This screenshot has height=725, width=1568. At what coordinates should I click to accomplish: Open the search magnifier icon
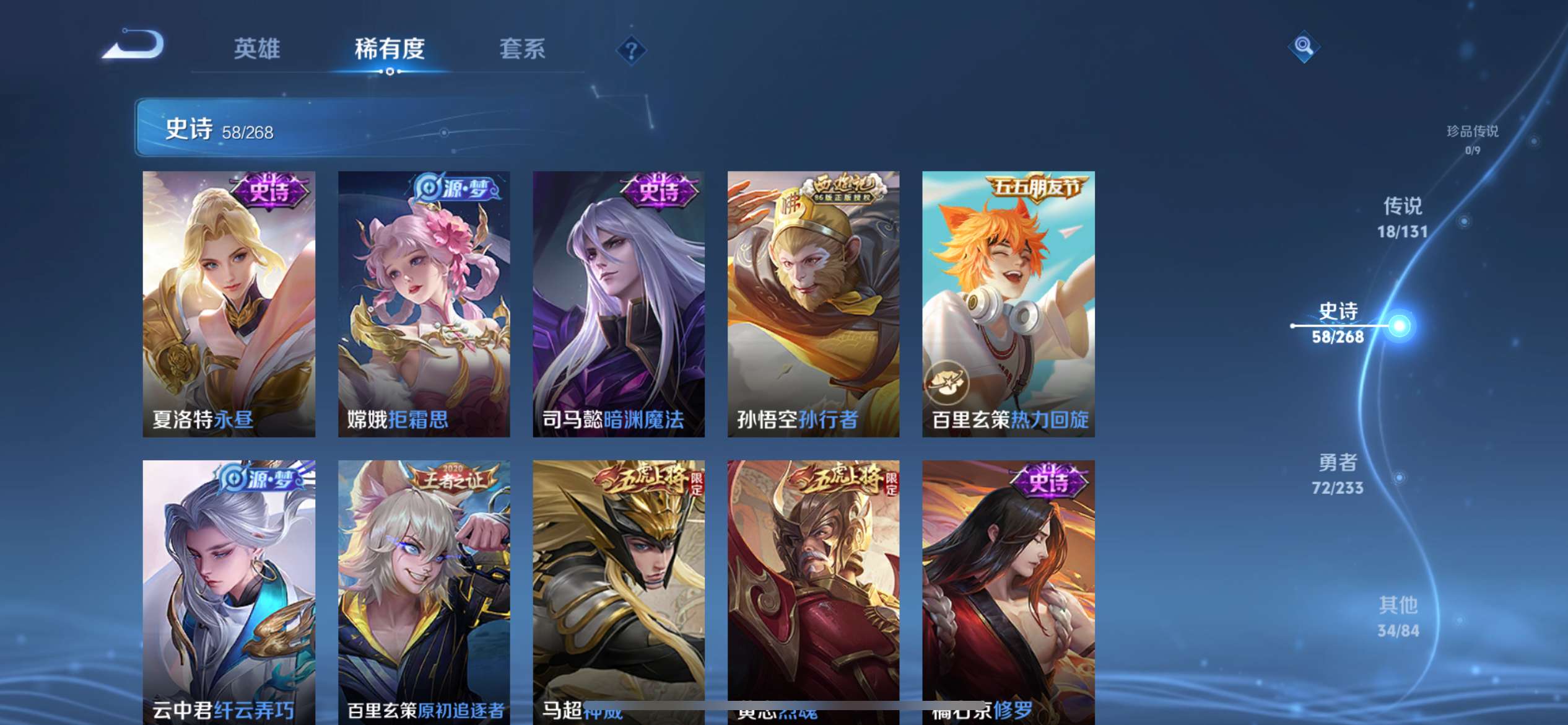(x=1305, y=46)
